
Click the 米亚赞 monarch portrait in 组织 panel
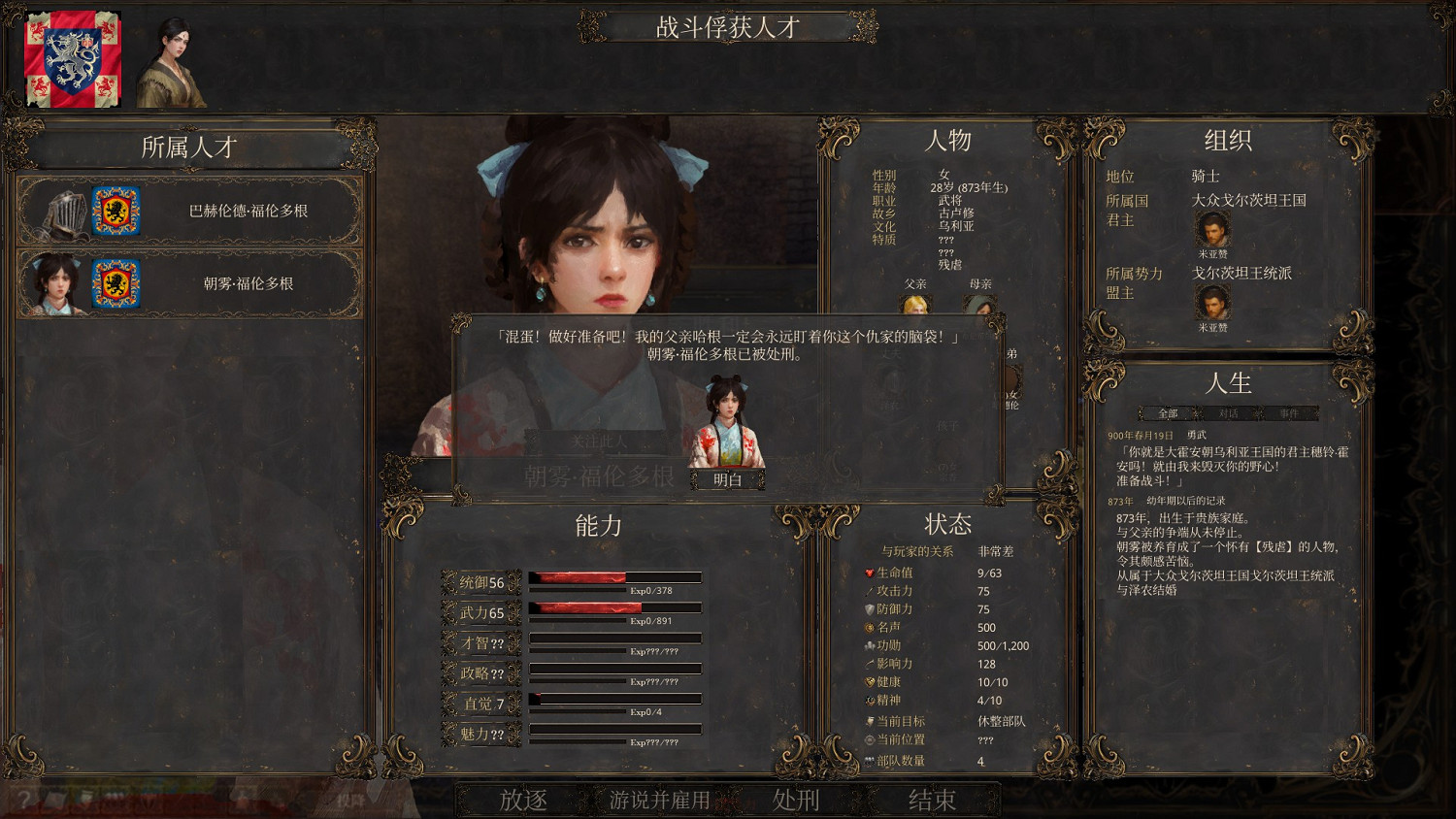tap(1214, 230)
